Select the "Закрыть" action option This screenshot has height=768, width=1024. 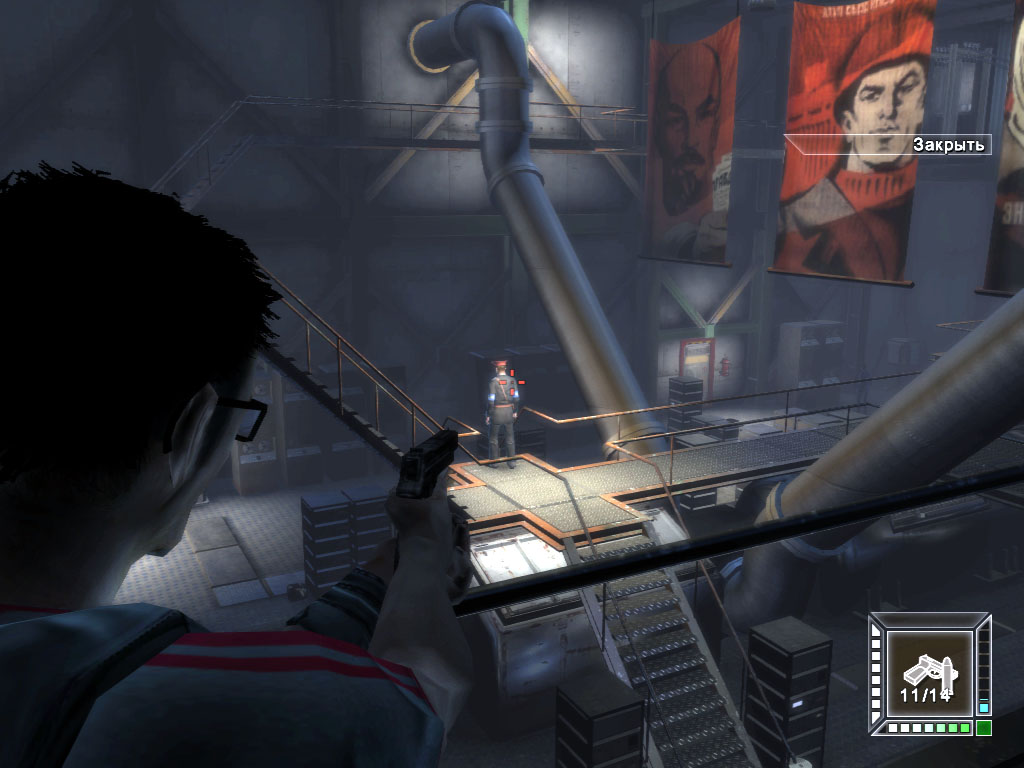(949, 145)
